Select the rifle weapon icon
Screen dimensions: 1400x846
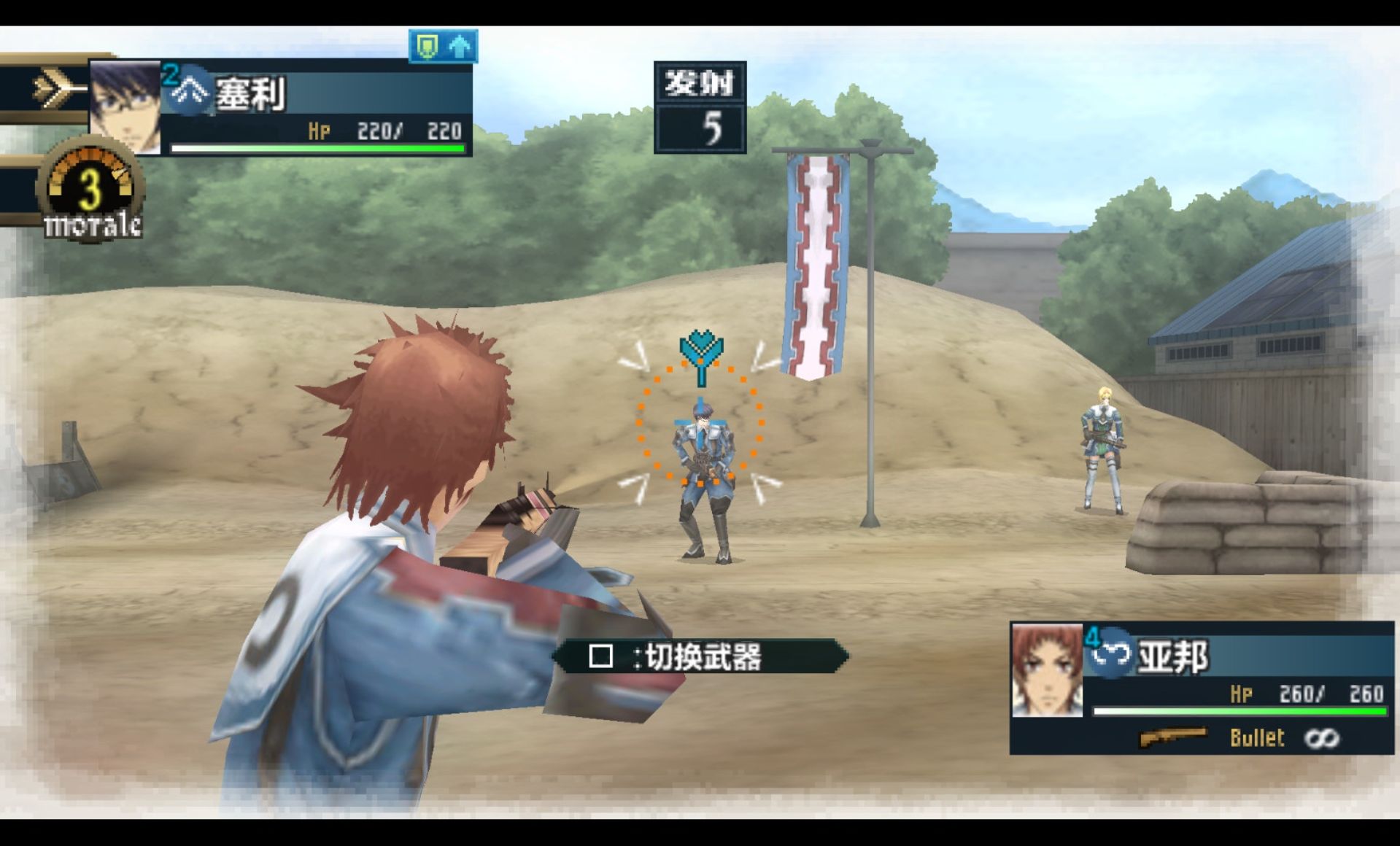click(x=1174, y=737)
